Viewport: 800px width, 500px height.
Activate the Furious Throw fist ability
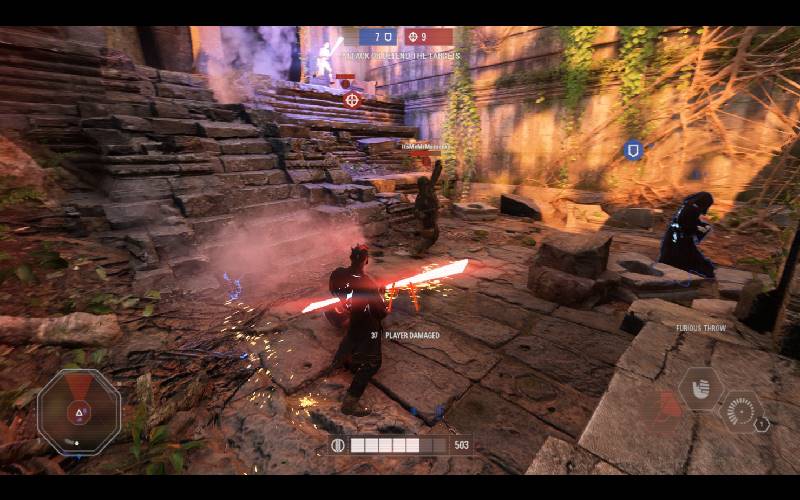(x=700, y=387)
